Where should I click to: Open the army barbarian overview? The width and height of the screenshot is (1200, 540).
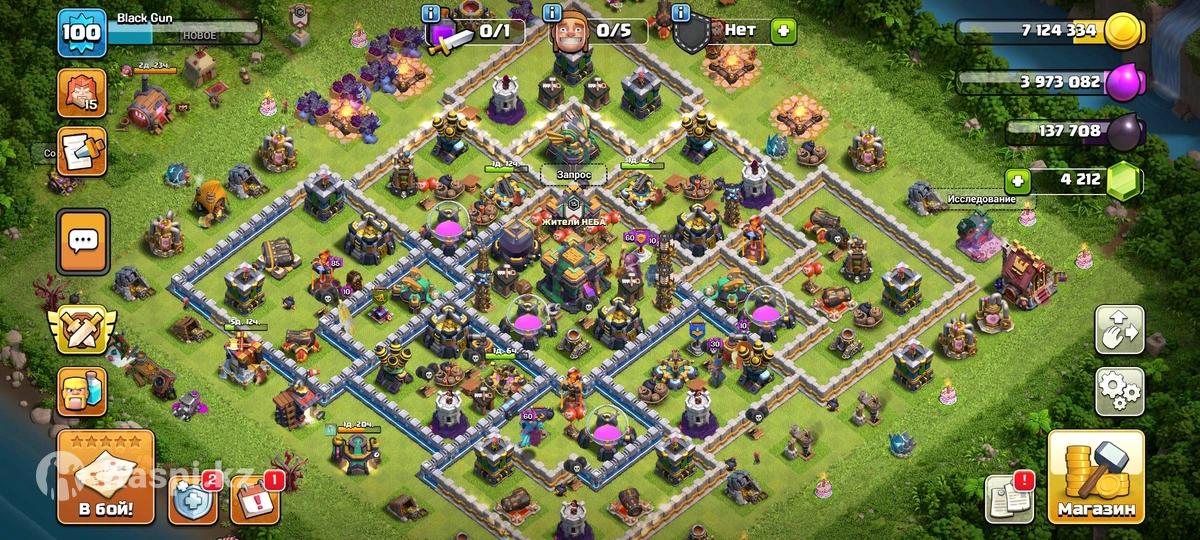tap(82, 391)
